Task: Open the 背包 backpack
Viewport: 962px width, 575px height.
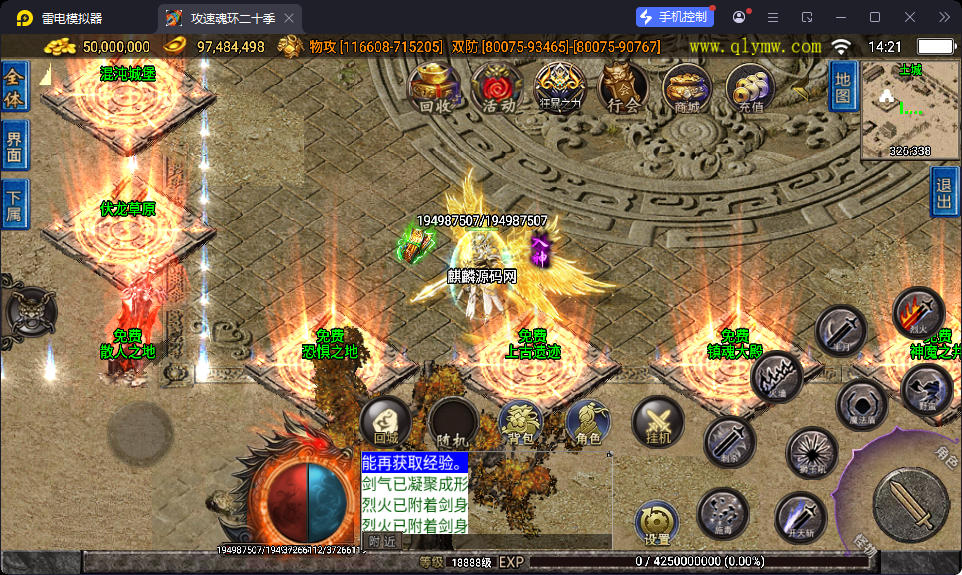Action: coord(520,421)
